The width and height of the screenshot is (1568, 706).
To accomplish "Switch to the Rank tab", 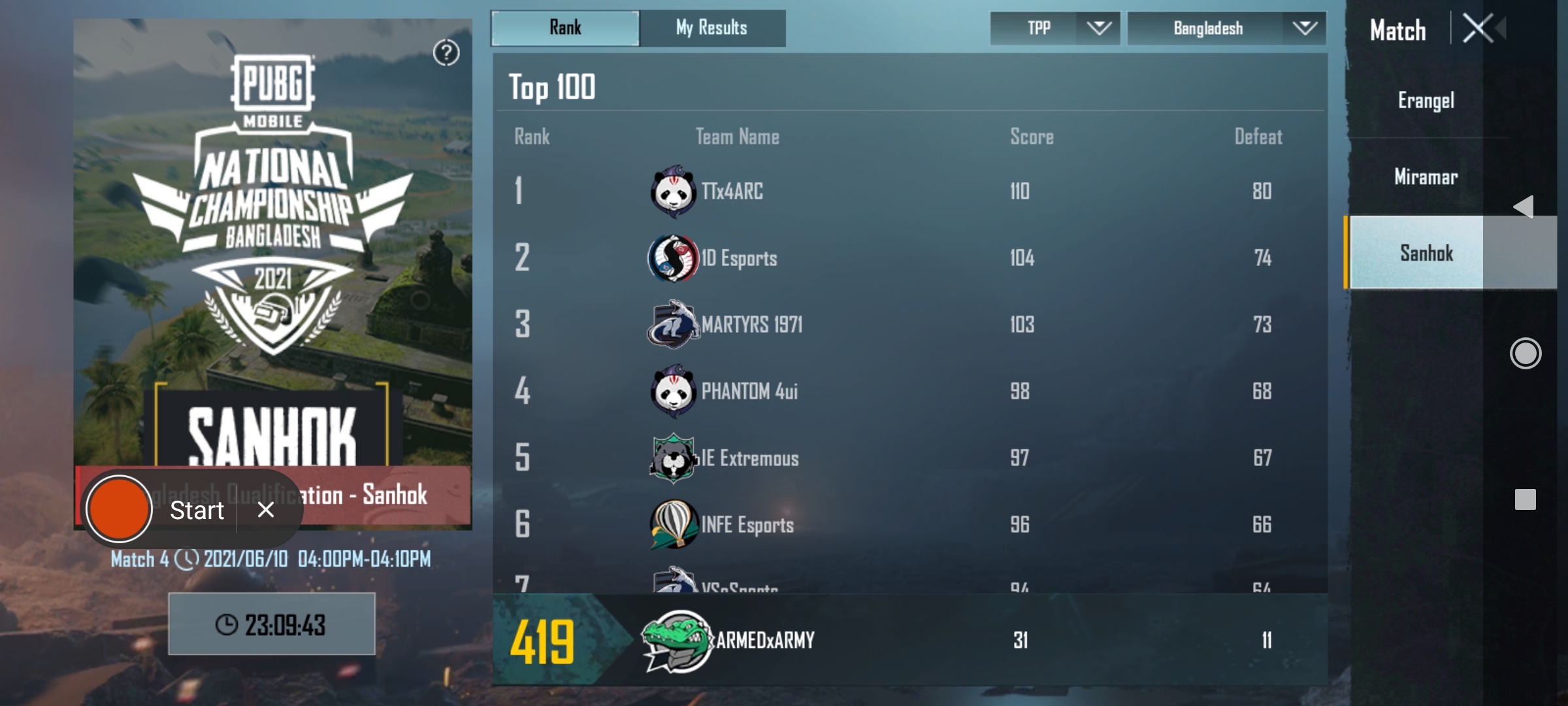I will click(x=564, y=27).
